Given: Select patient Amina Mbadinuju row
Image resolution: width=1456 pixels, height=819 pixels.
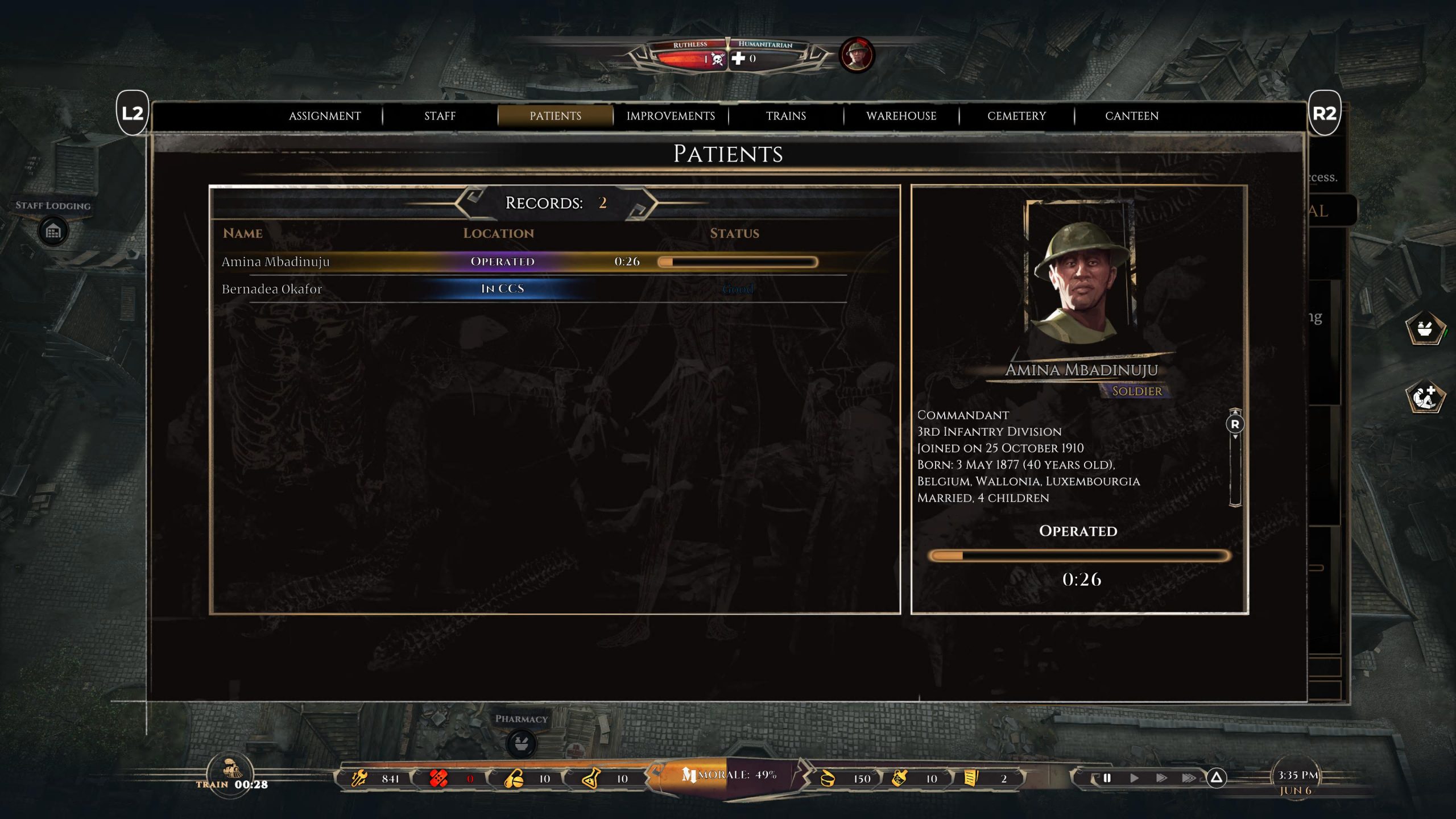Looking at the screenshot, I should [275, 262].
